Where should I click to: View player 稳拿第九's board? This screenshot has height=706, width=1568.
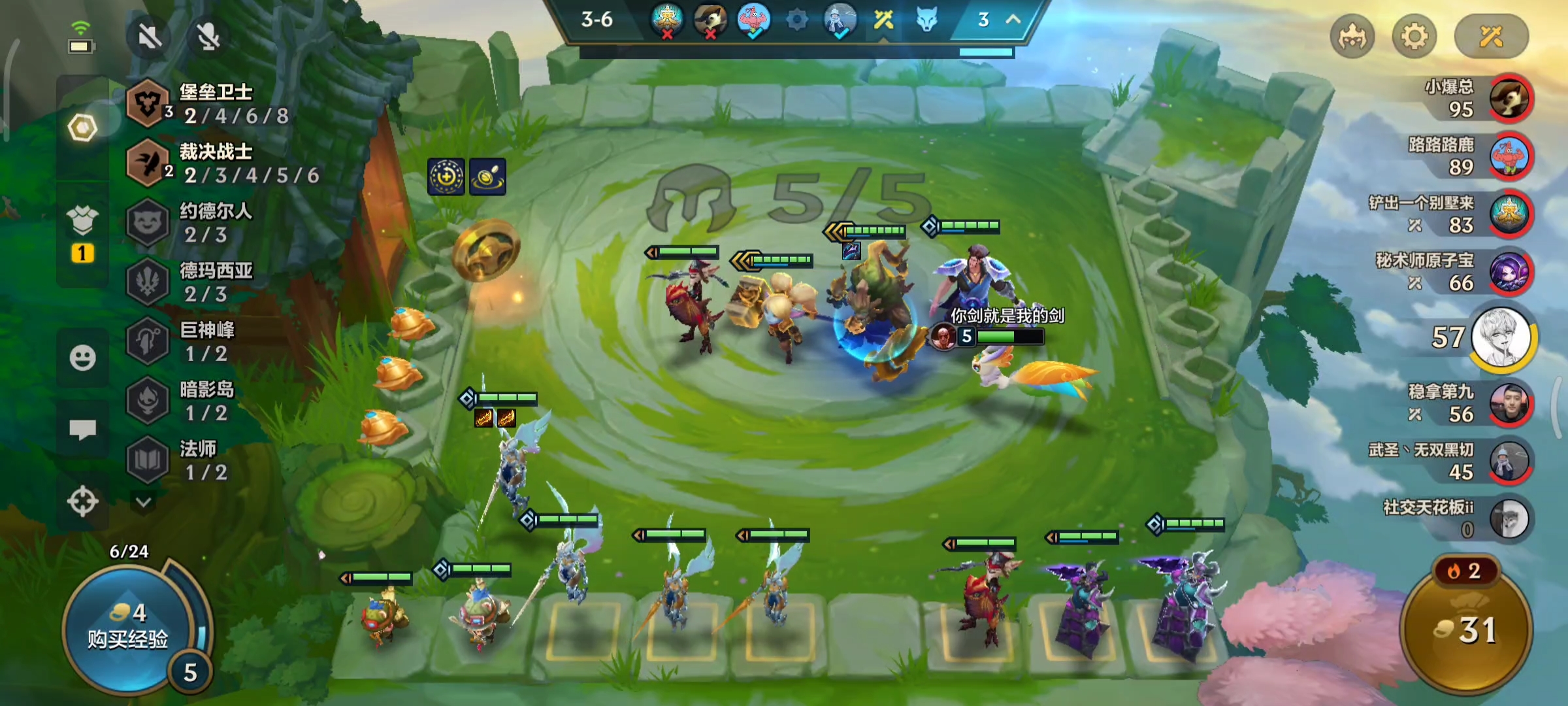click(x=1509, y=403)
